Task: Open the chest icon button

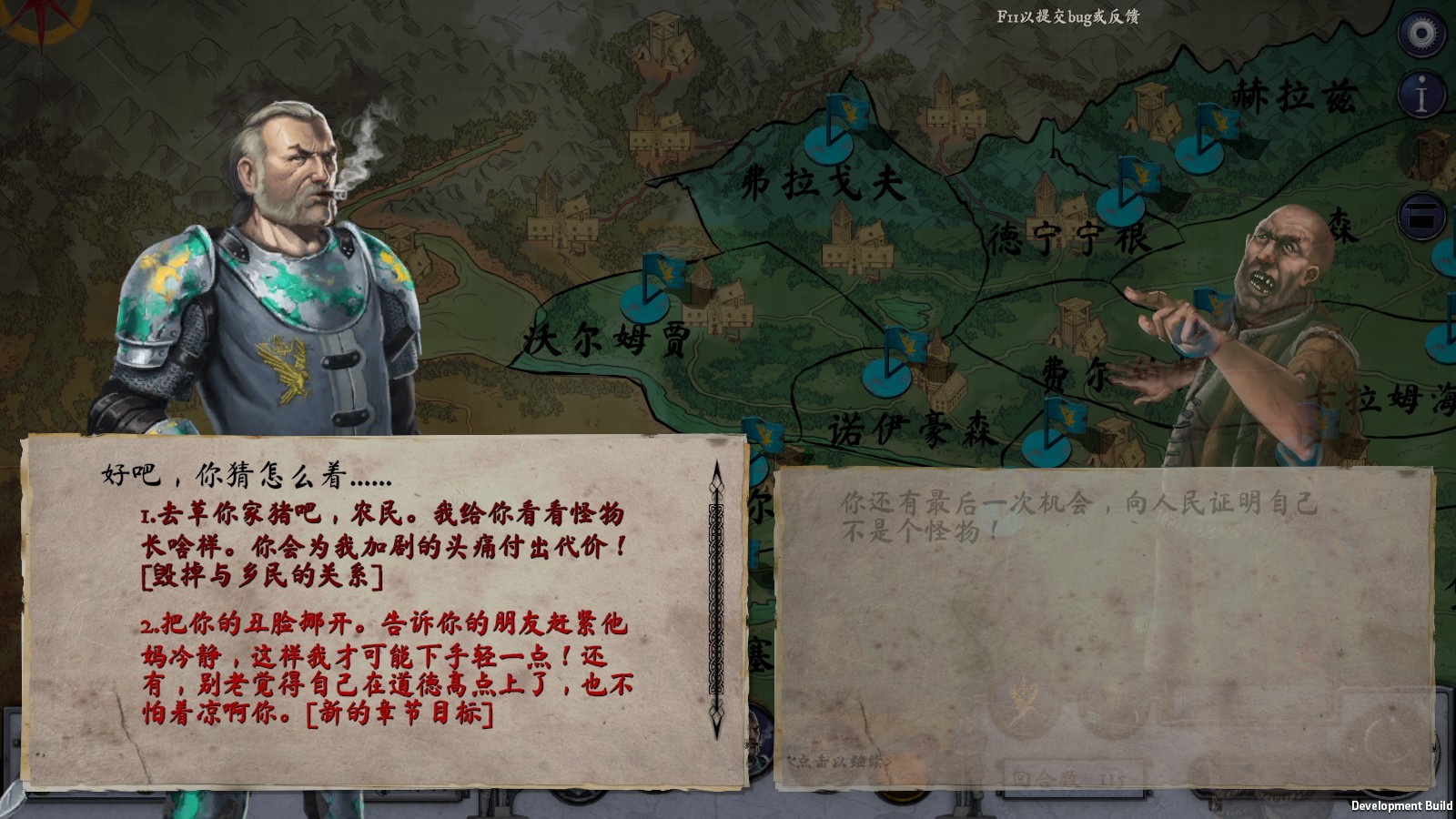Action: [x=1421, y=217]
